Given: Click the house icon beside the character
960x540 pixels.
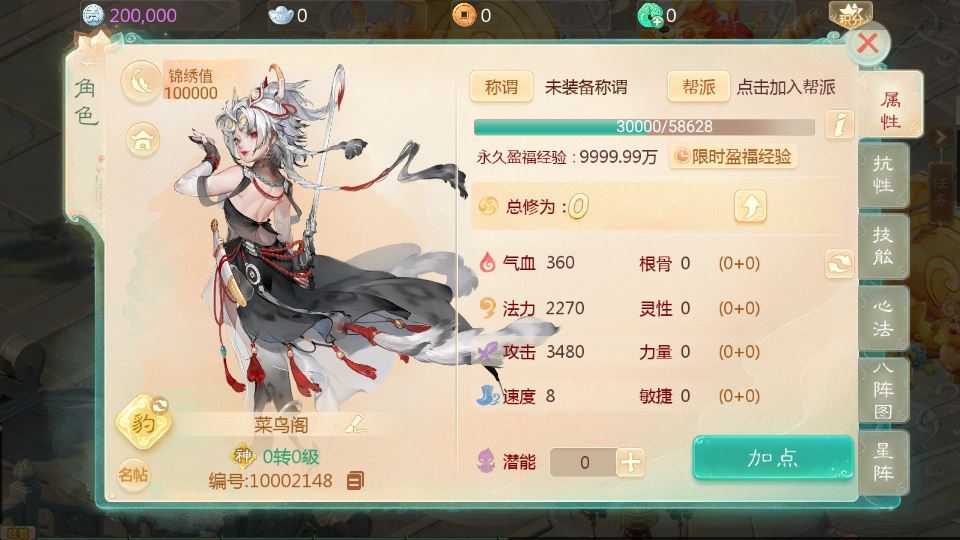Looking at the screenshot, I should point(143,139).
